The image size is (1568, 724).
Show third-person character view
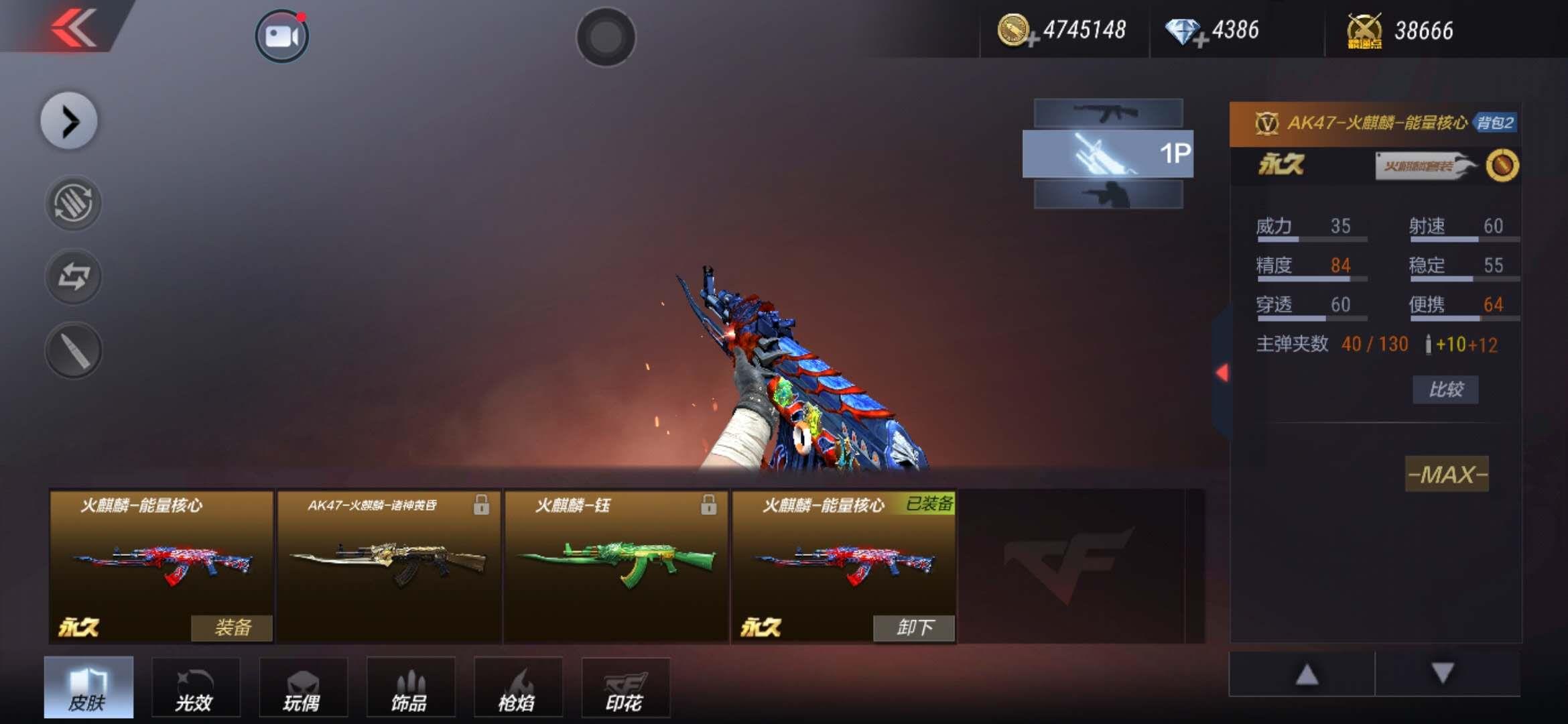point(1108,195)
